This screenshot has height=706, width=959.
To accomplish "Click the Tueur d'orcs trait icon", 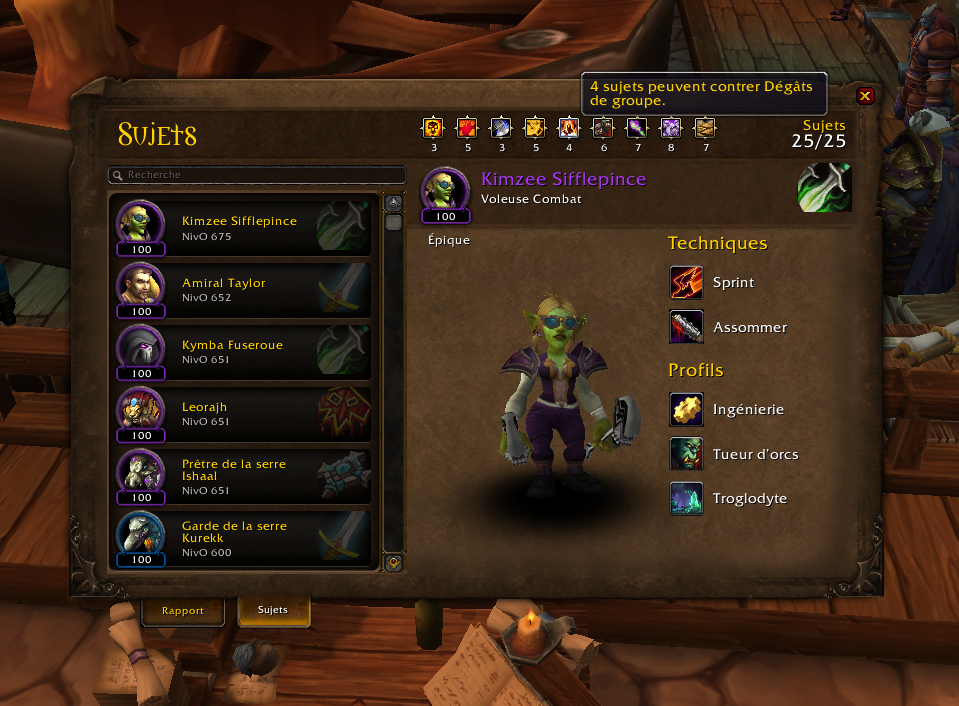I will click(686, 455).
